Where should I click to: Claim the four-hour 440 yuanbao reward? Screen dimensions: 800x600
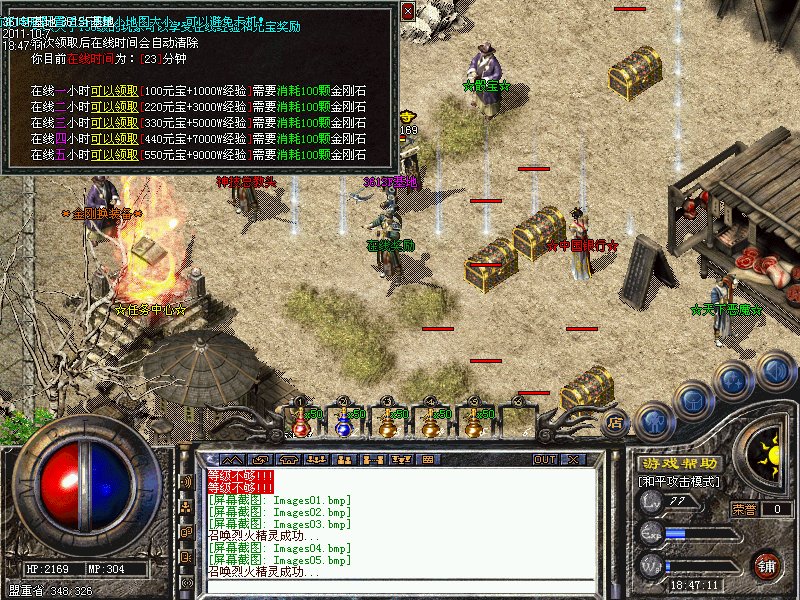point(115,139)
